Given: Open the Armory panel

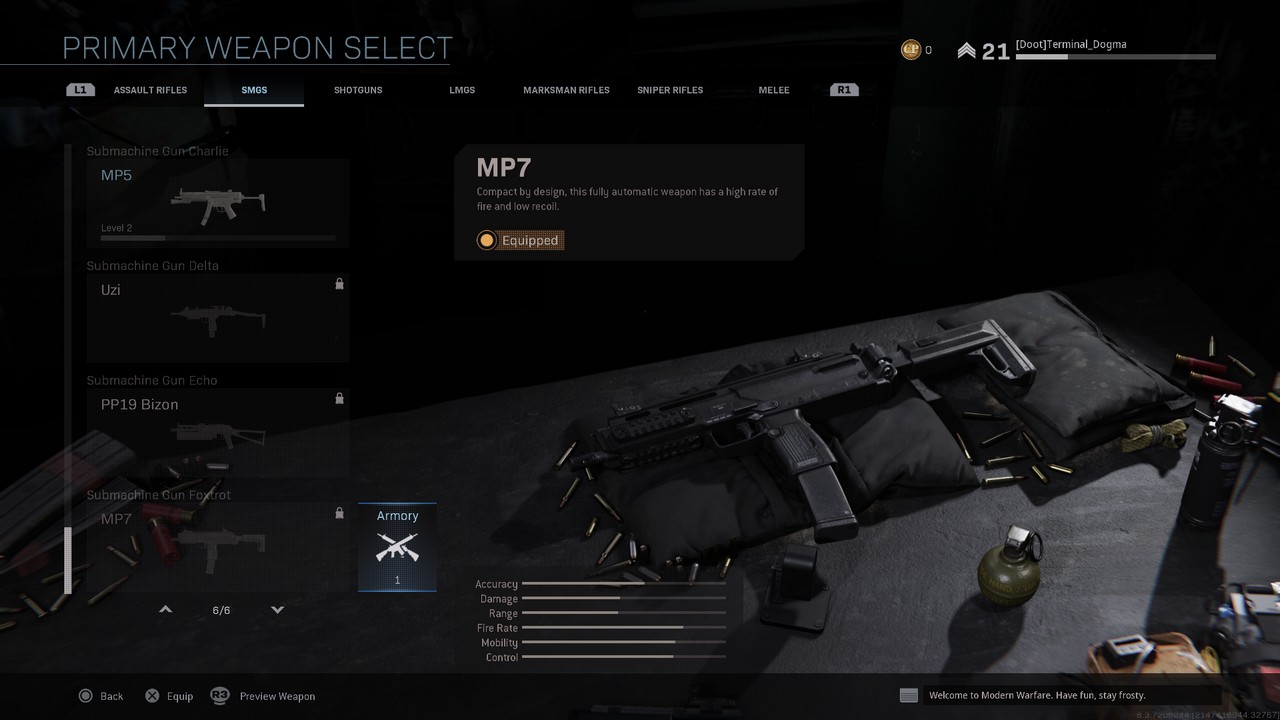Looking at the screenshot, I should pyautogui.click(x=397, y=547).
